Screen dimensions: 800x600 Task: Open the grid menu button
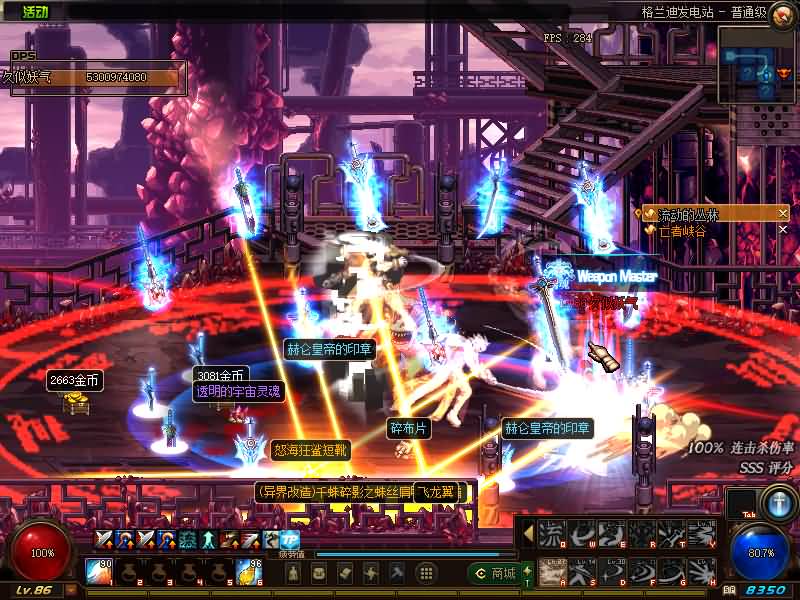(426, 573)
